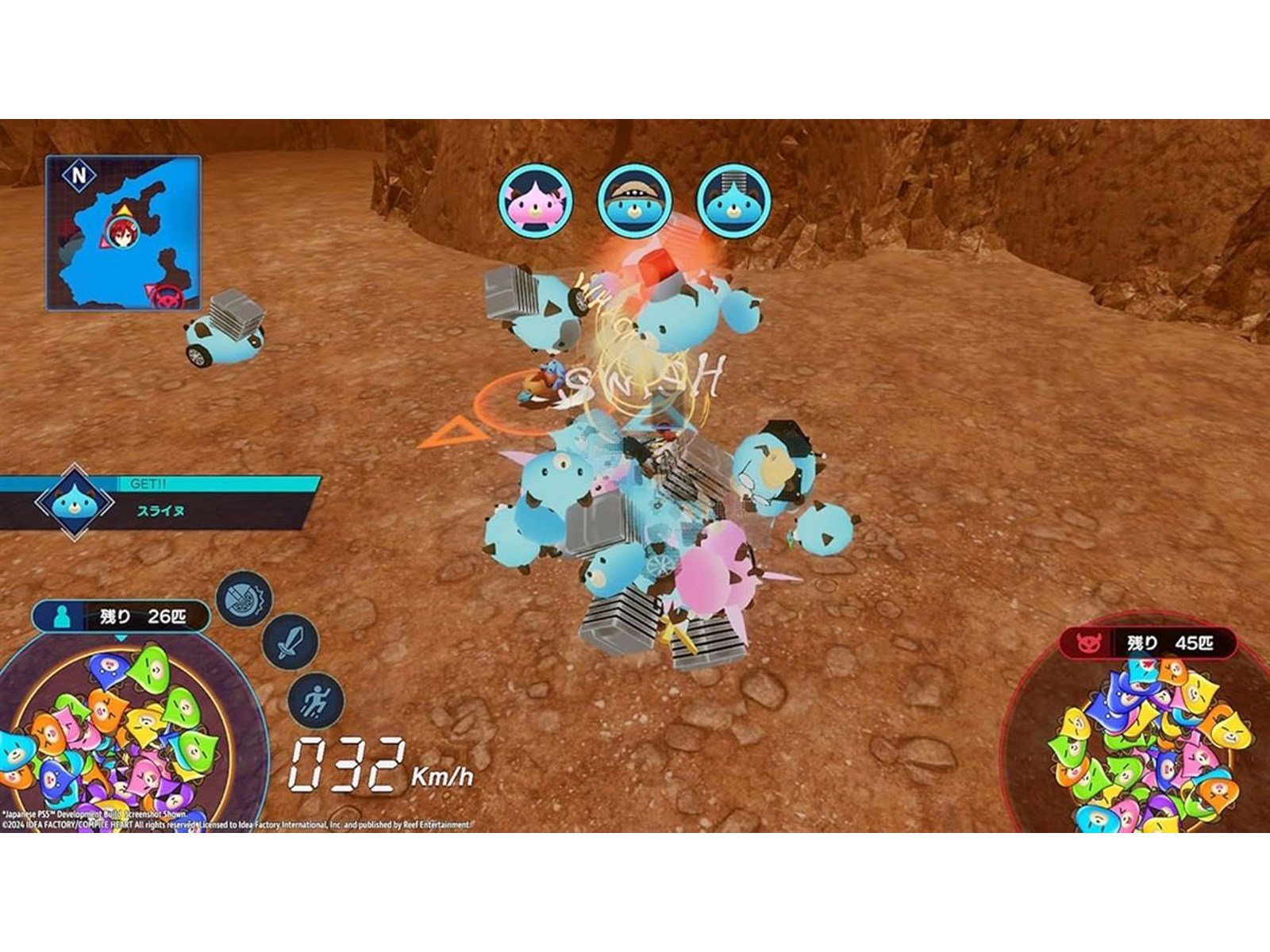Click the red-haired player marker on minimap

click(121, 230)
